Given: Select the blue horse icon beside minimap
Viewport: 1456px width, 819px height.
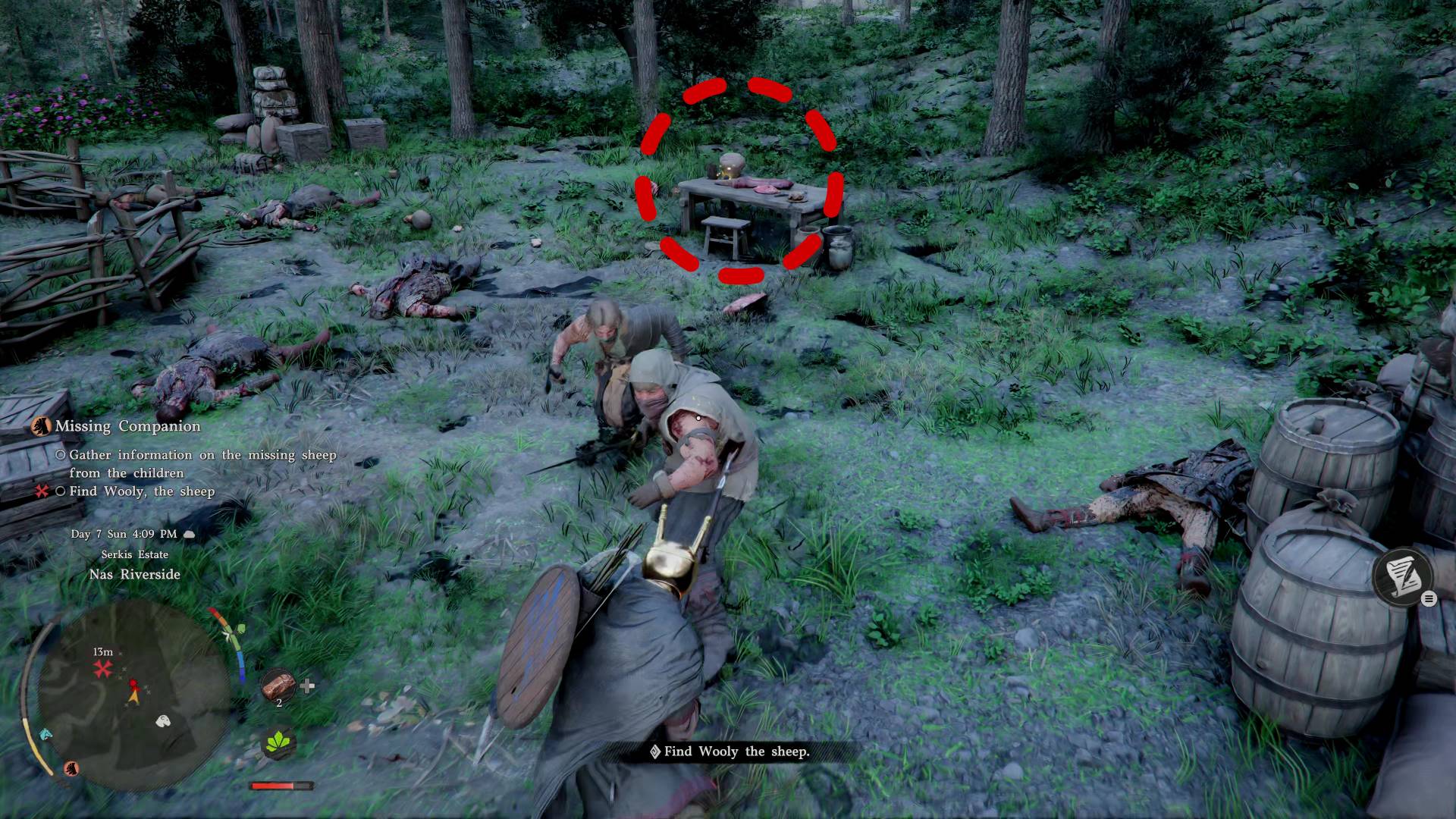Looking at the screenshot, I should tap(45, 733).
